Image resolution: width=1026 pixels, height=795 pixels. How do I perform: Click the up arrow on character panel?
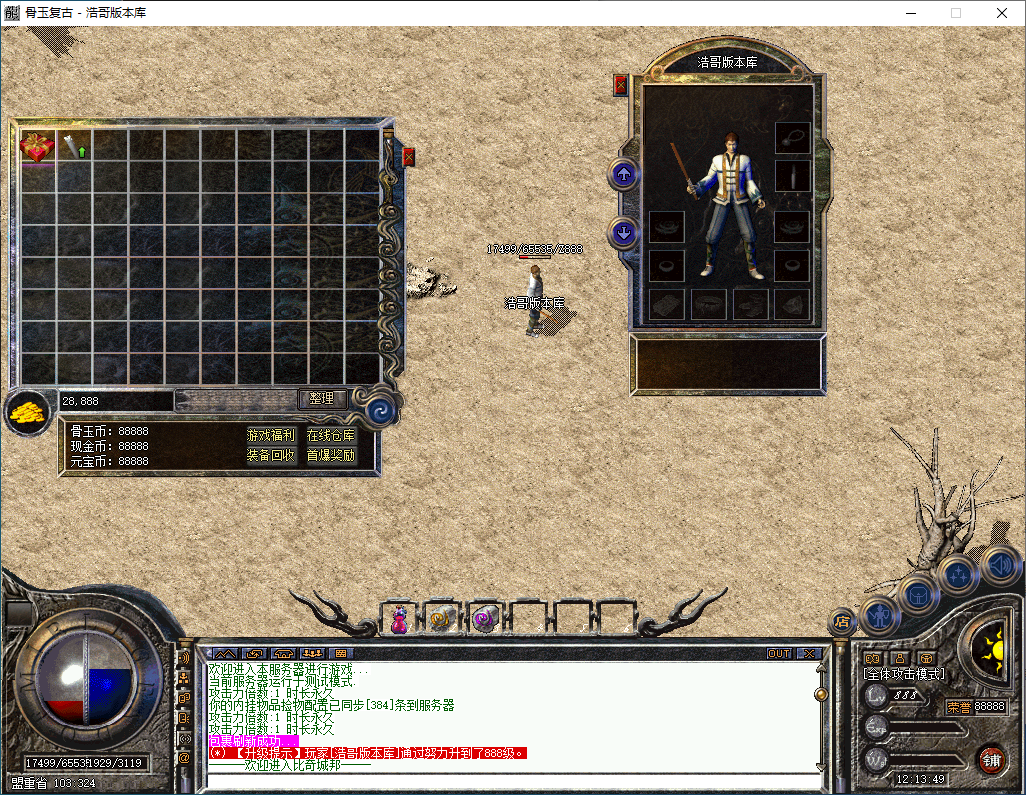(624, 174)
